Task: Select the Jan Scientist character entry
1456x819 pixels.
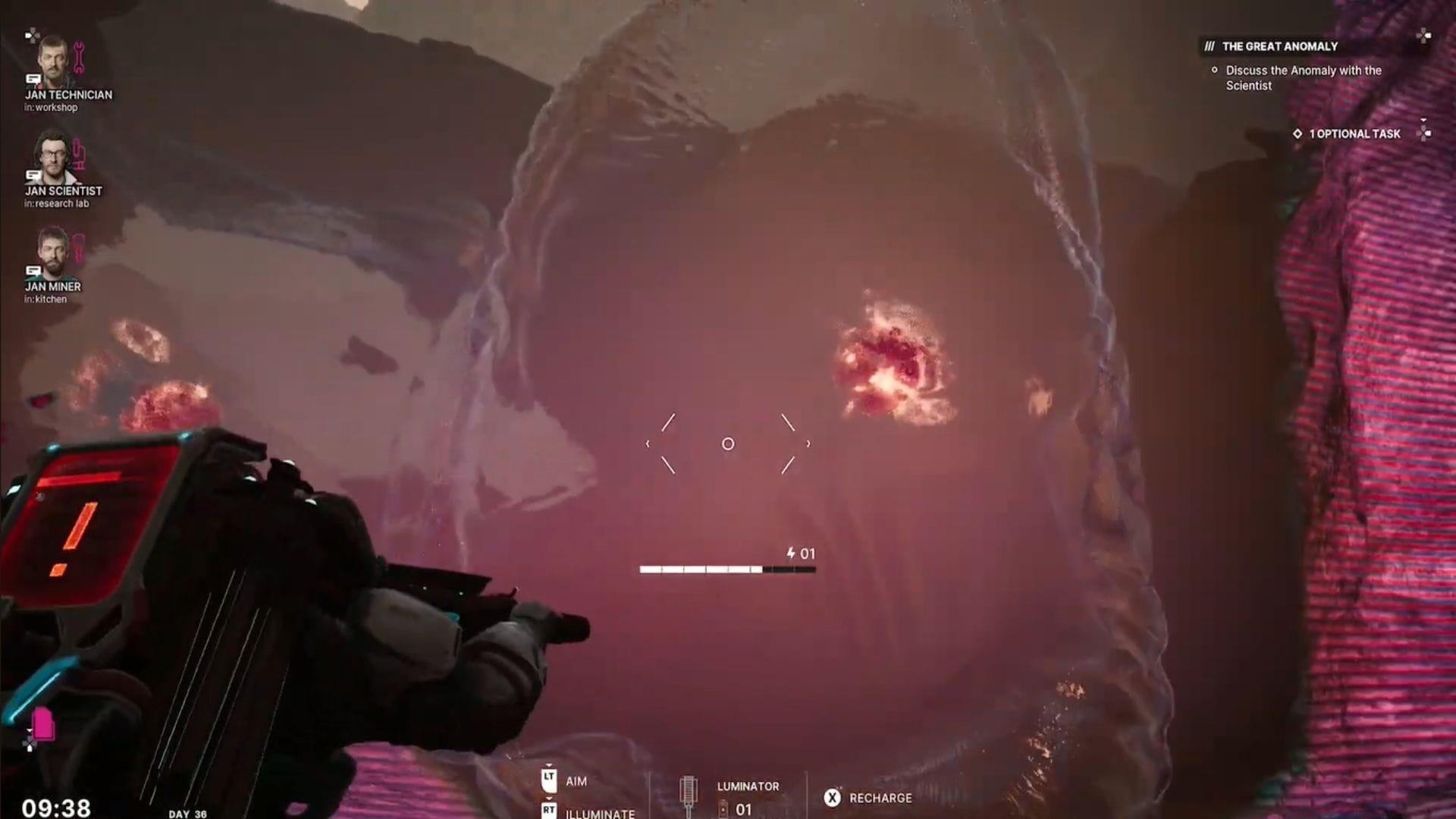Action: pyautogui.click(x=64, y=191)
